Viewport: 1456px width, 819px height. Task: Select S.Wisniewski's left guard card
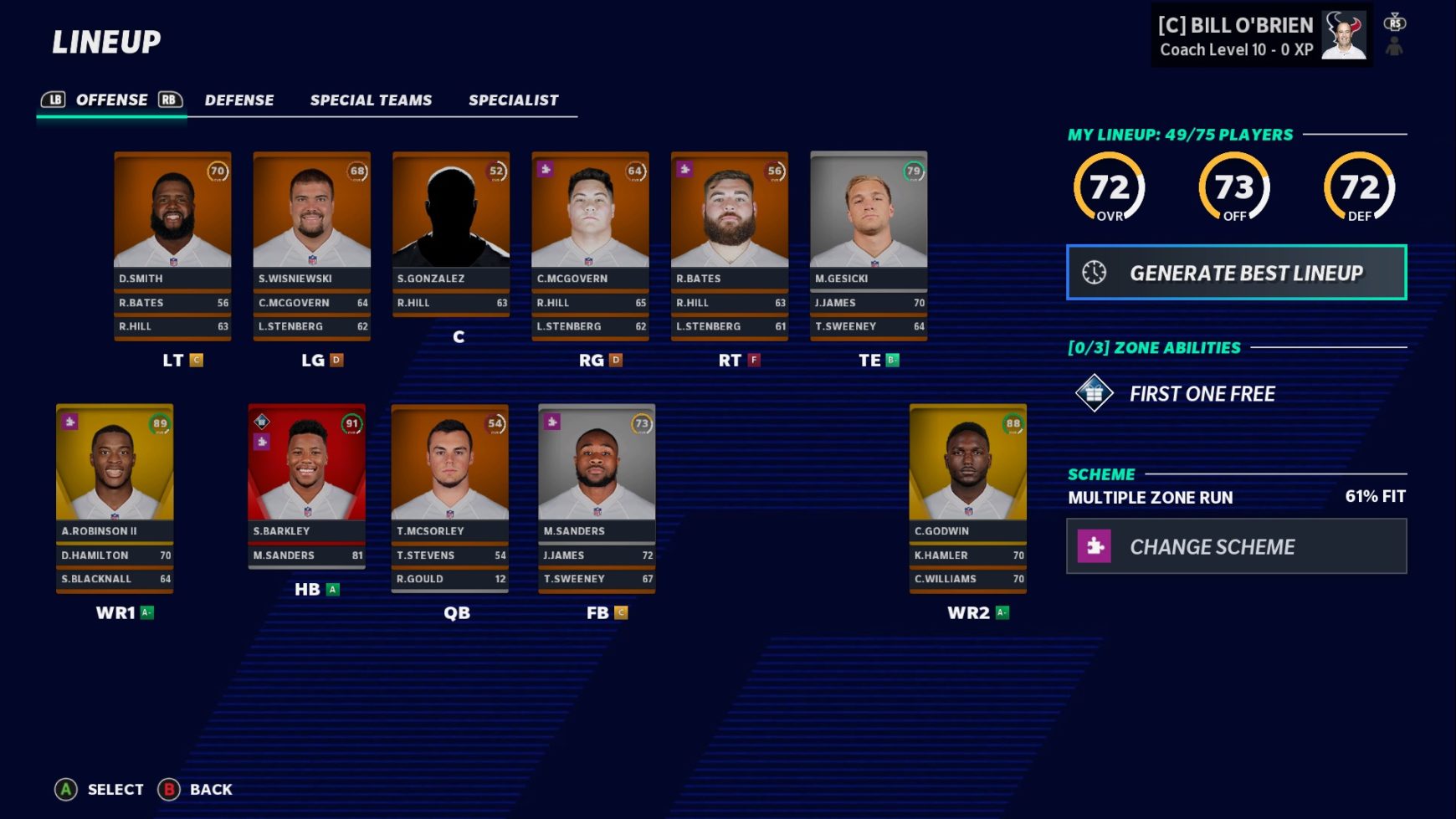pos(311,219)
